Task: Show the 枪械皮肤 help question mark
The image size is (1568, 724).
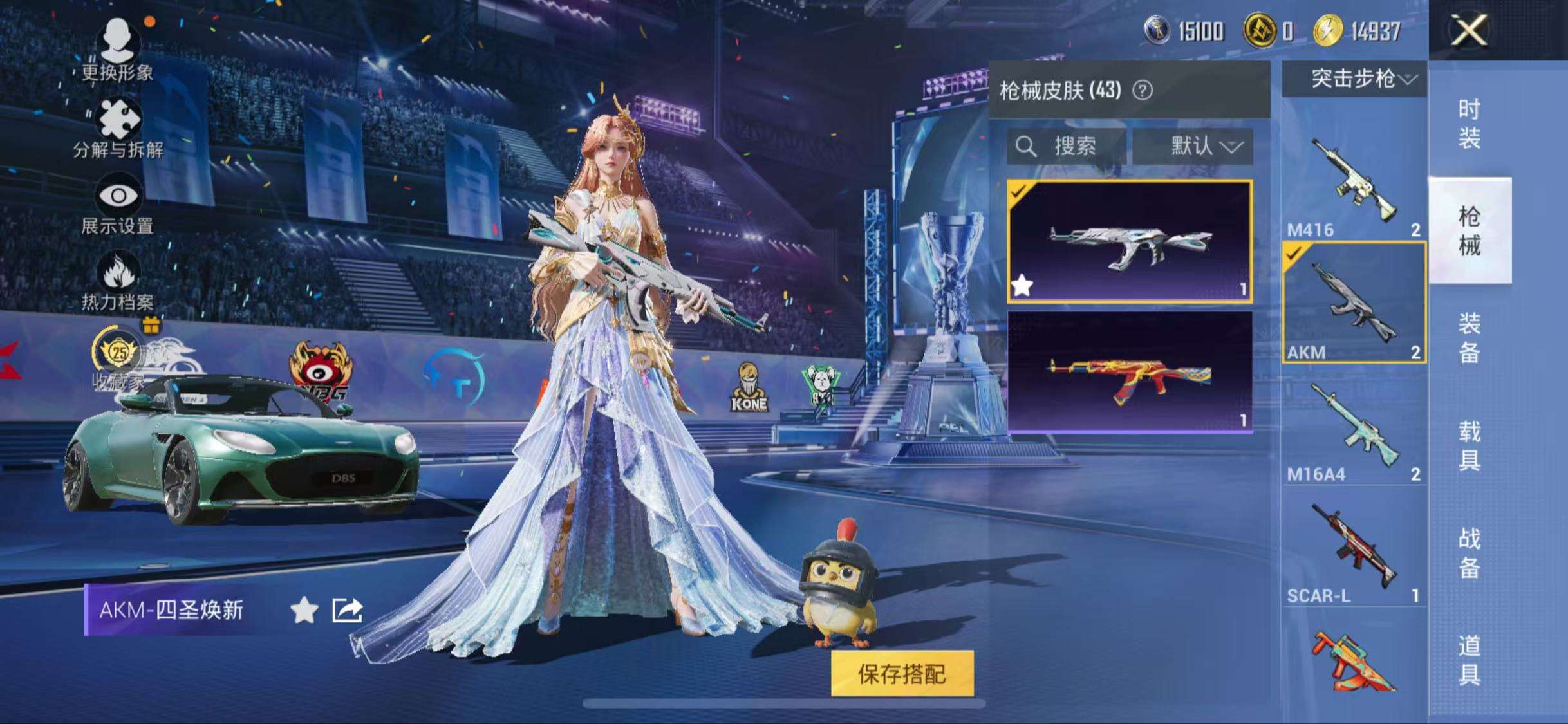Action: tap(1143, 91)
